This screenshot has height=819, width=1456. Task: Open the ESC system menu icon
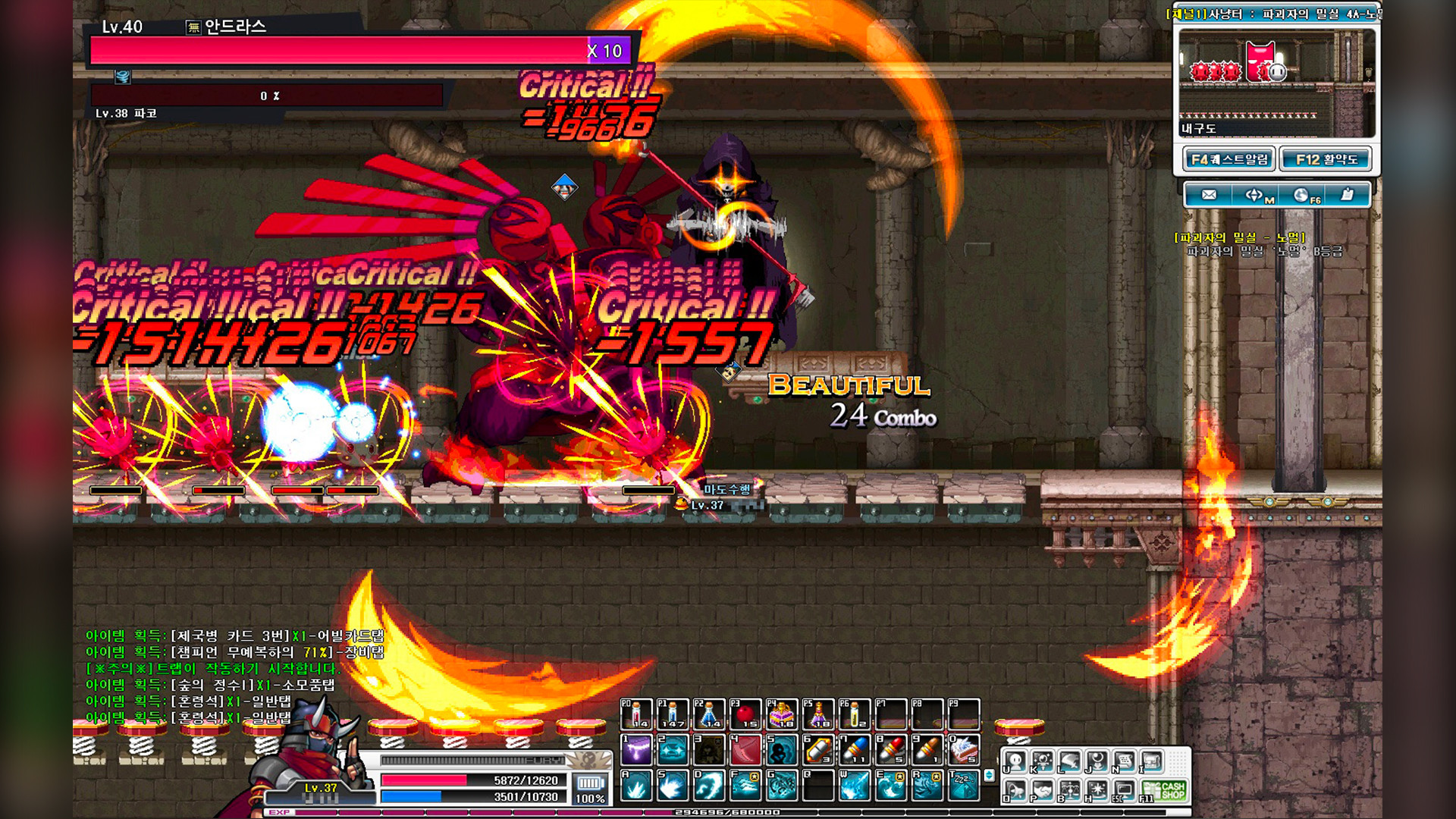(x=1124, y=791)
